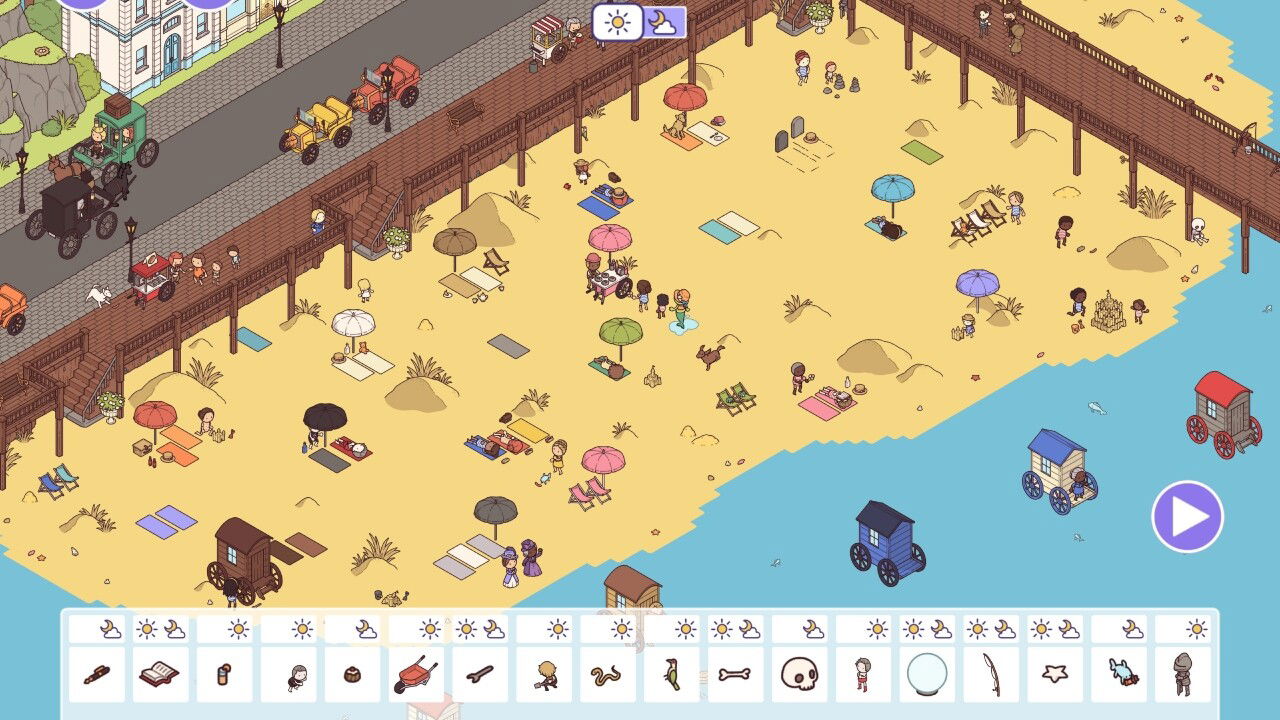1280x720 pixels.
Task: Select the open book target
Action: pyautogui.click(x=160, y=675)
